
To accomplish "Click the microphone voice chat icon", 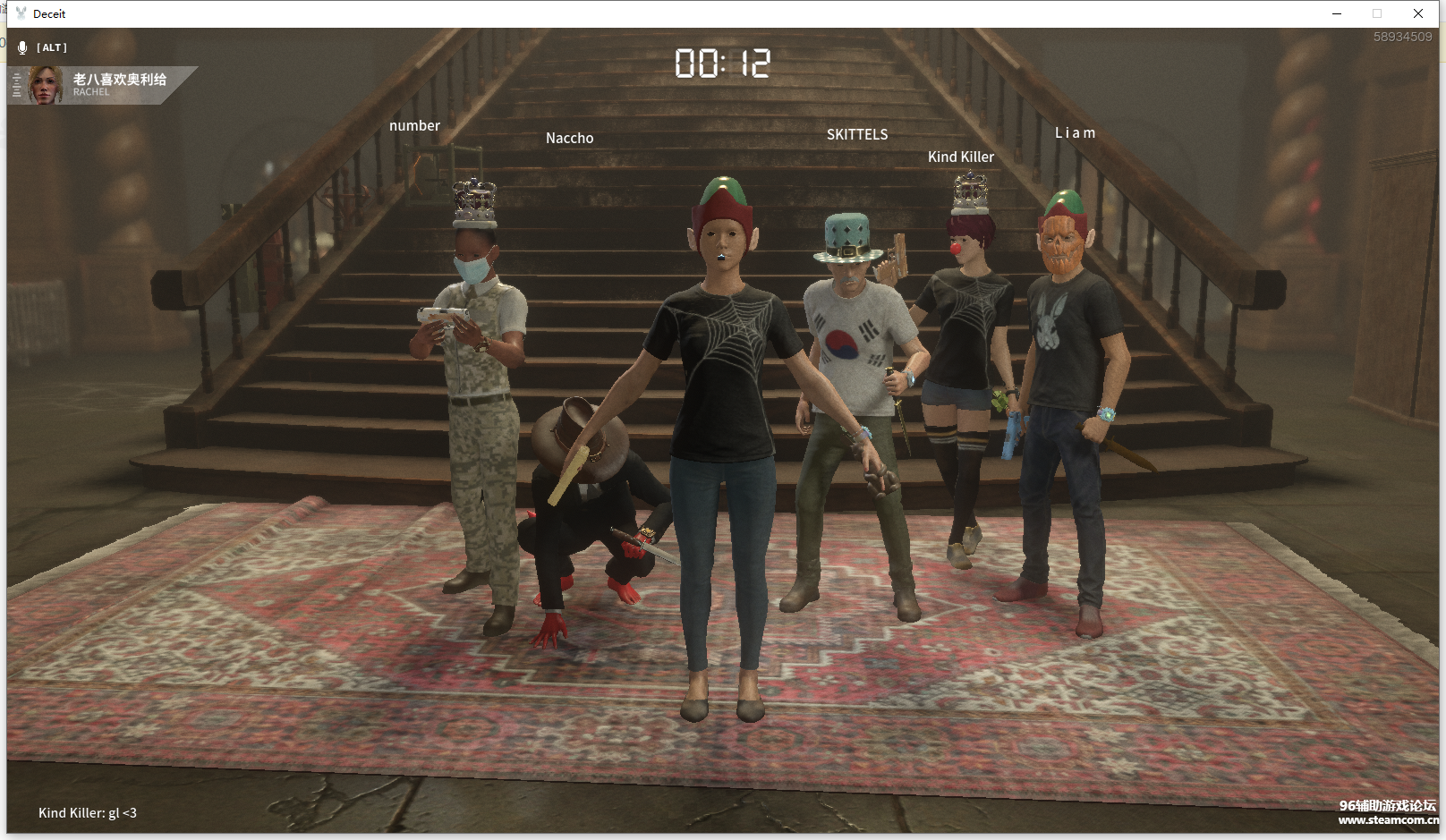I will 23,47.
